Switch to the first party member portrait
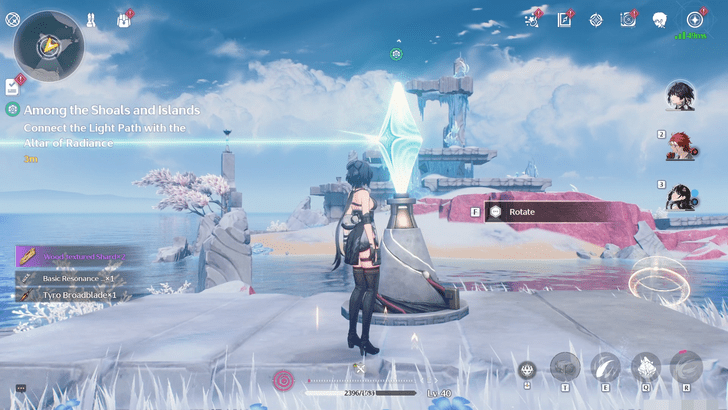 [682, 96]
